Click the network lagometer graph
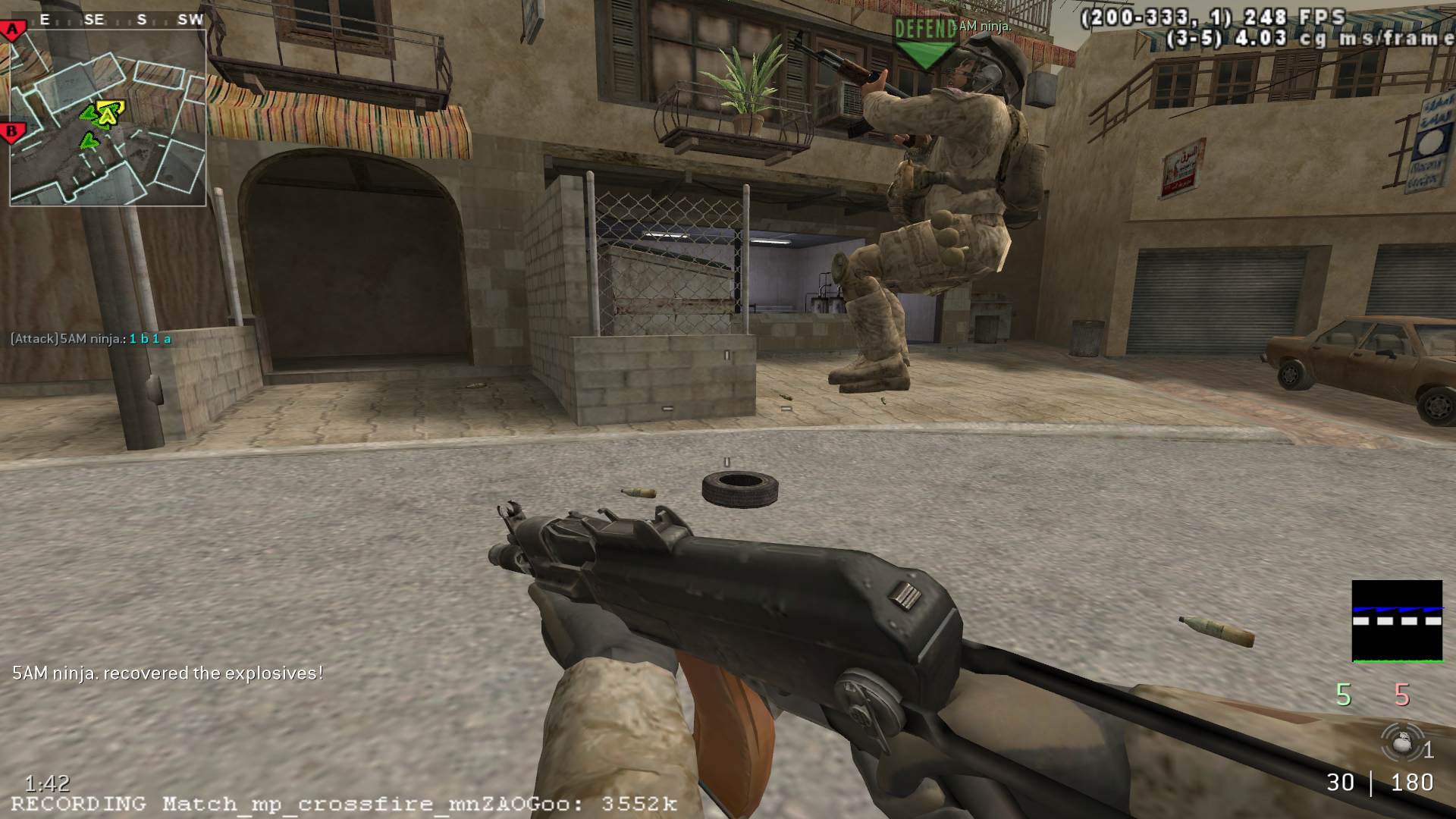Image resolution: width=1456 pixels, height=819 pixels. (x=1397, y=622)
